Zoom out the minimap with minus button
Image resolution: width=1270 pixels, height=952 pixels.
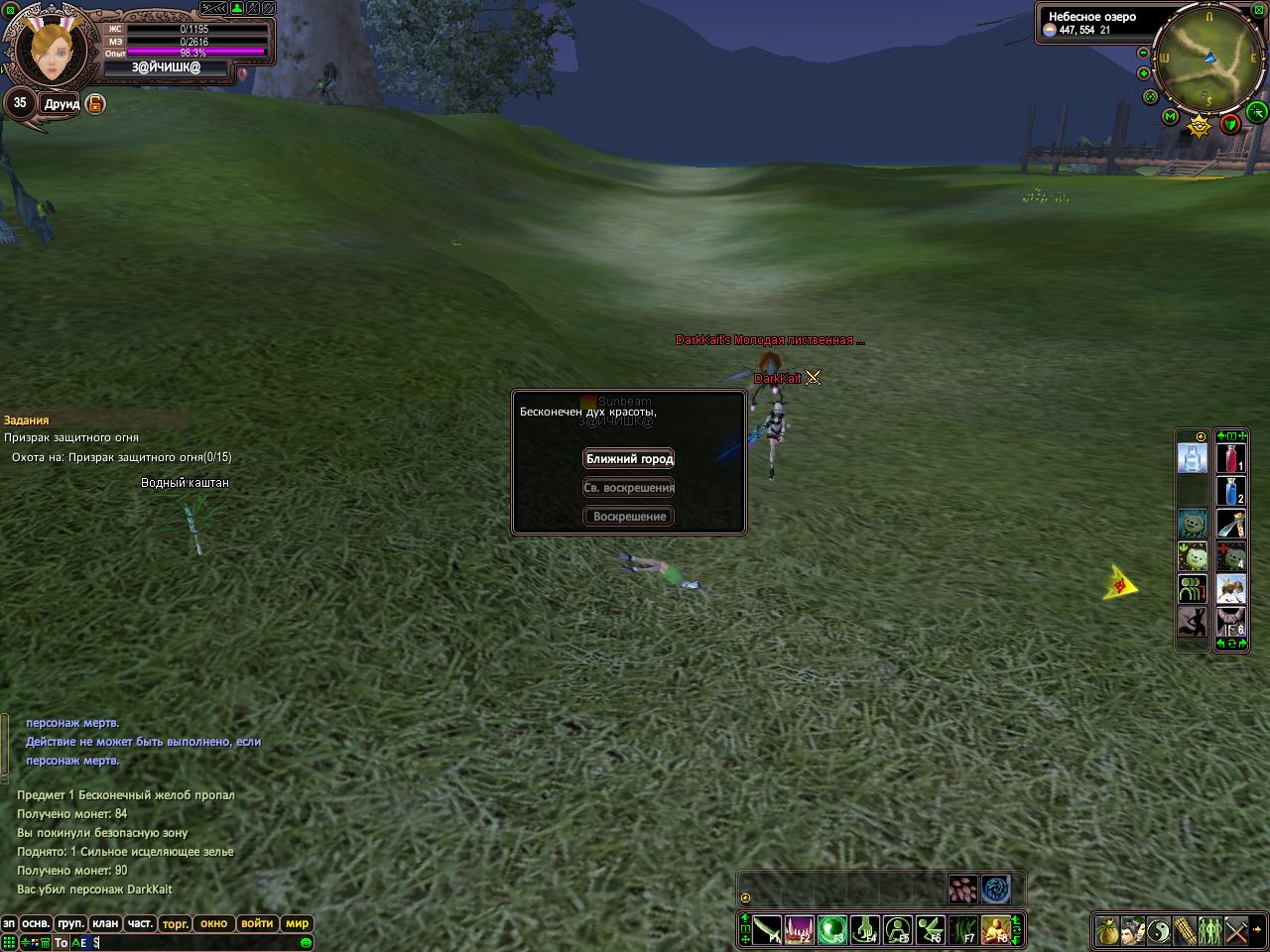1143,53
